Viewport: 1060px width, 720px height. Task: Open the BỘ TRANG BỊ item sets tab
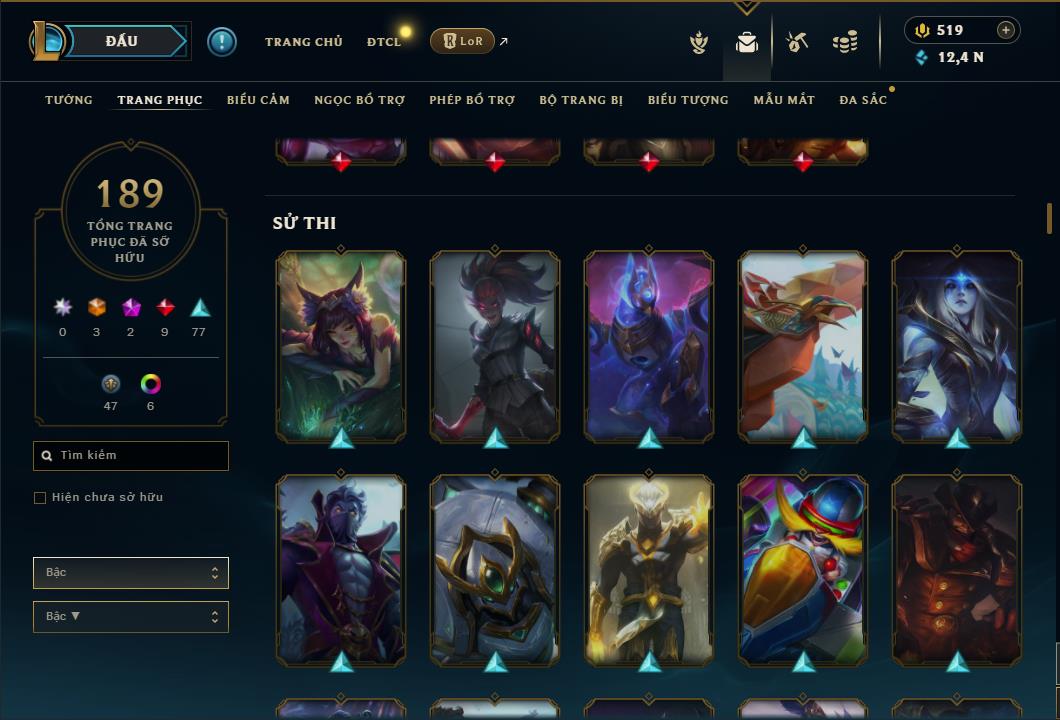tap(581, 100)
